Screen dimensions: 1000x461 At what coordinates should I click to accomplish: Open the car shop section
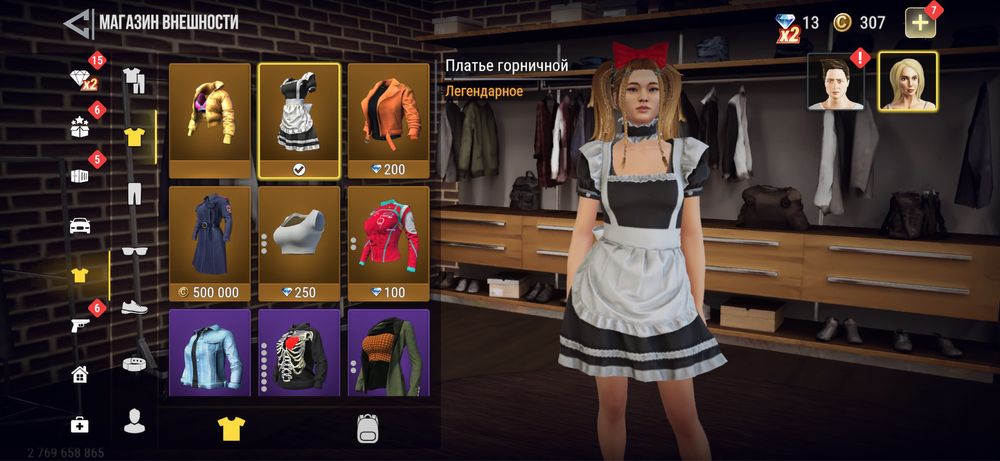[80, 225]
